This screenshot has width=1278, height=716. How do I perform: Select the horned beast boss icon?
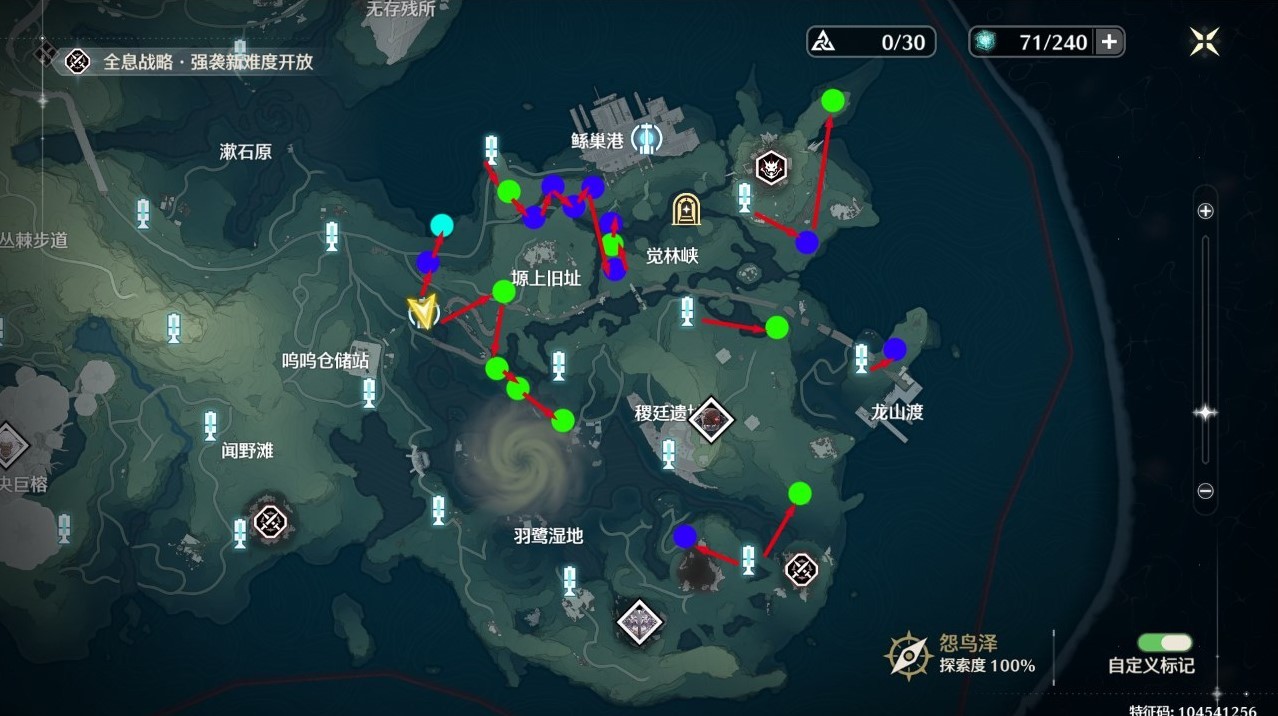tap(770, 168)
